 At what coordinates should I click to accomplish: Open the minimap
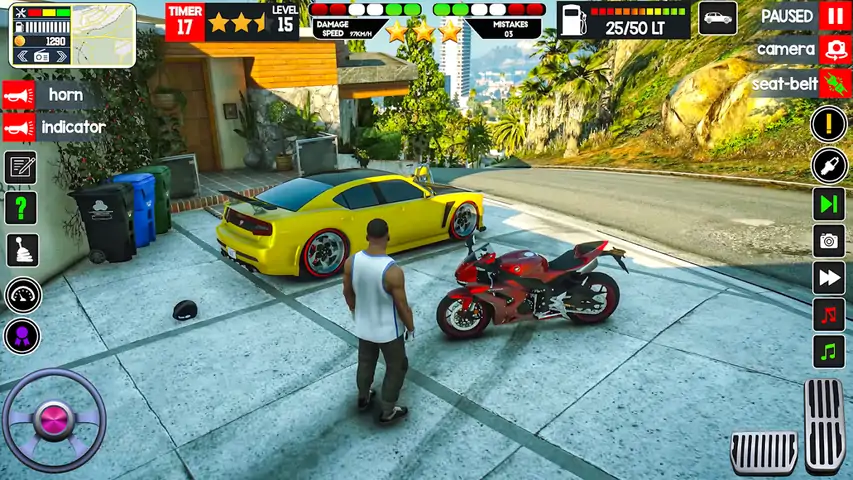coord(73,34)
